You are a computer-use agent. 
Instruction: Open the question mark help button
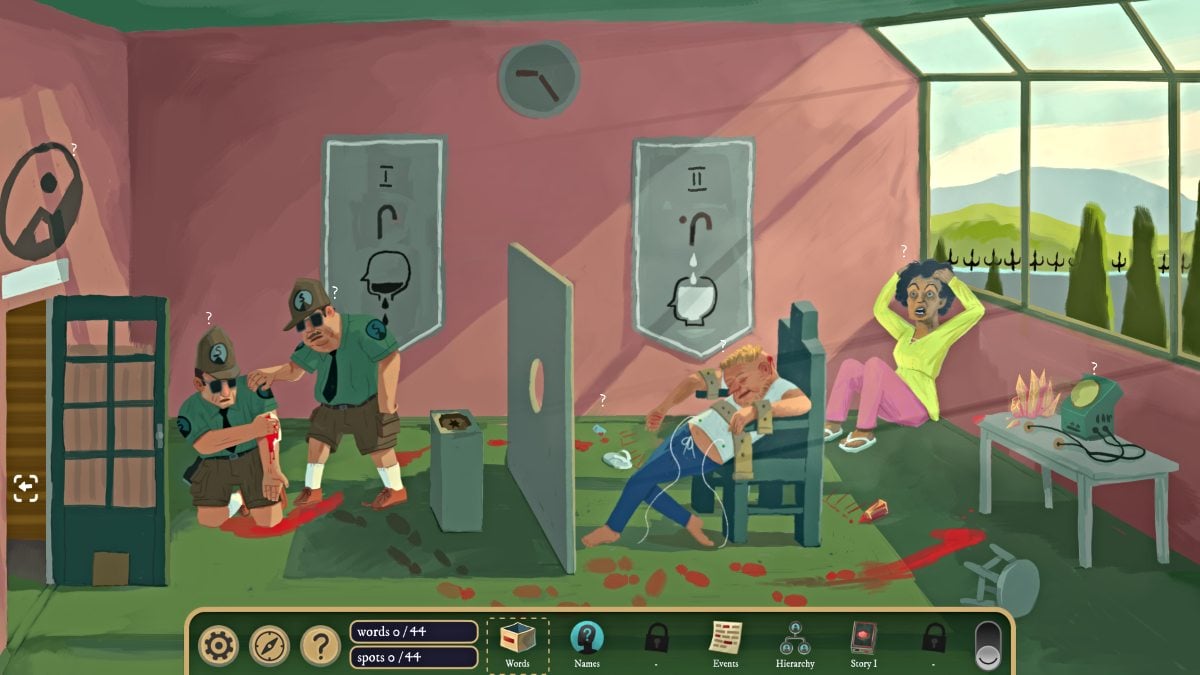[320, 646]
